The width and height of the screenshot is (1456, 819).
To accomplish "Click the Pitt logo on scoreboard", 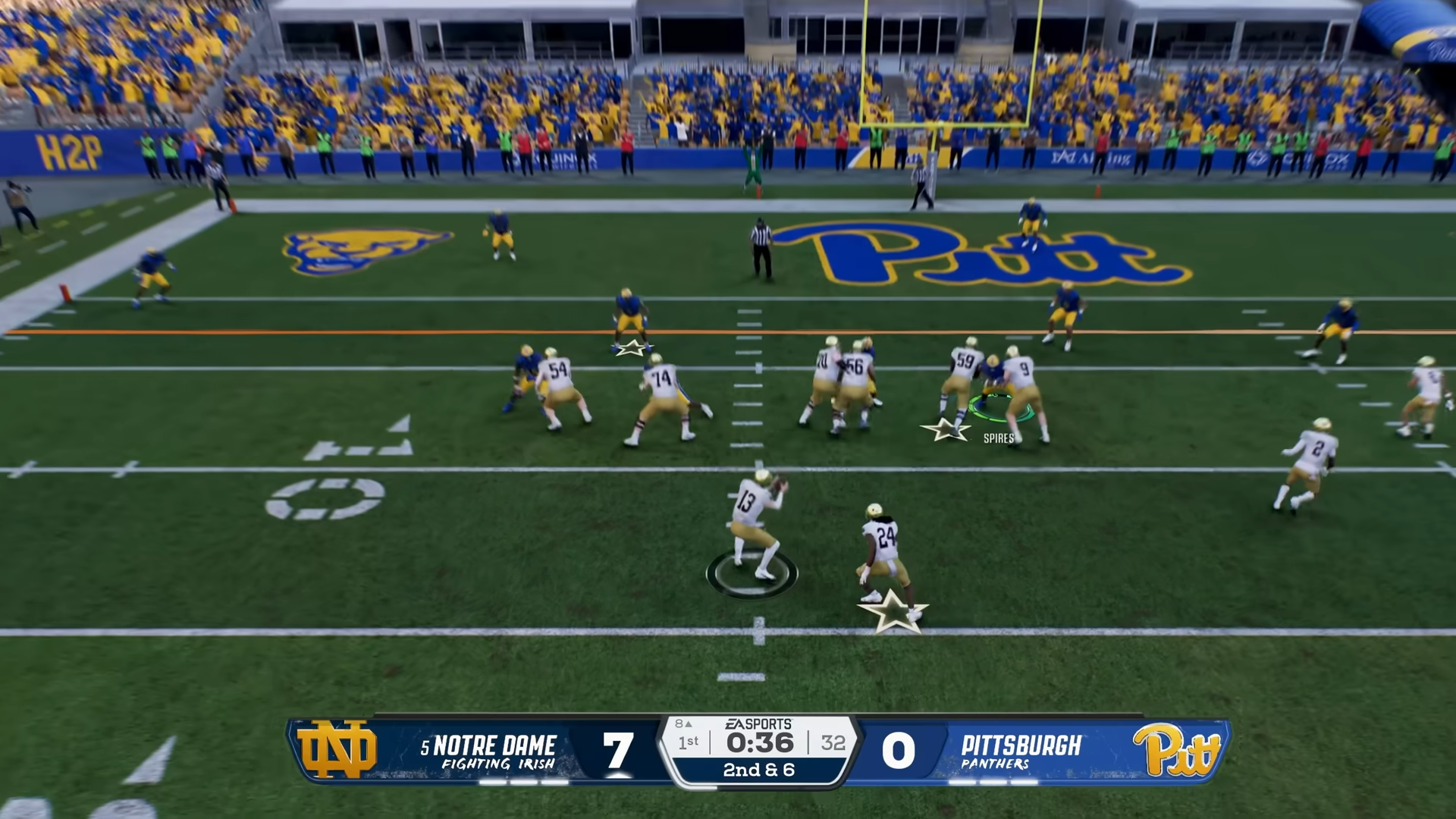I will 1177,749.
